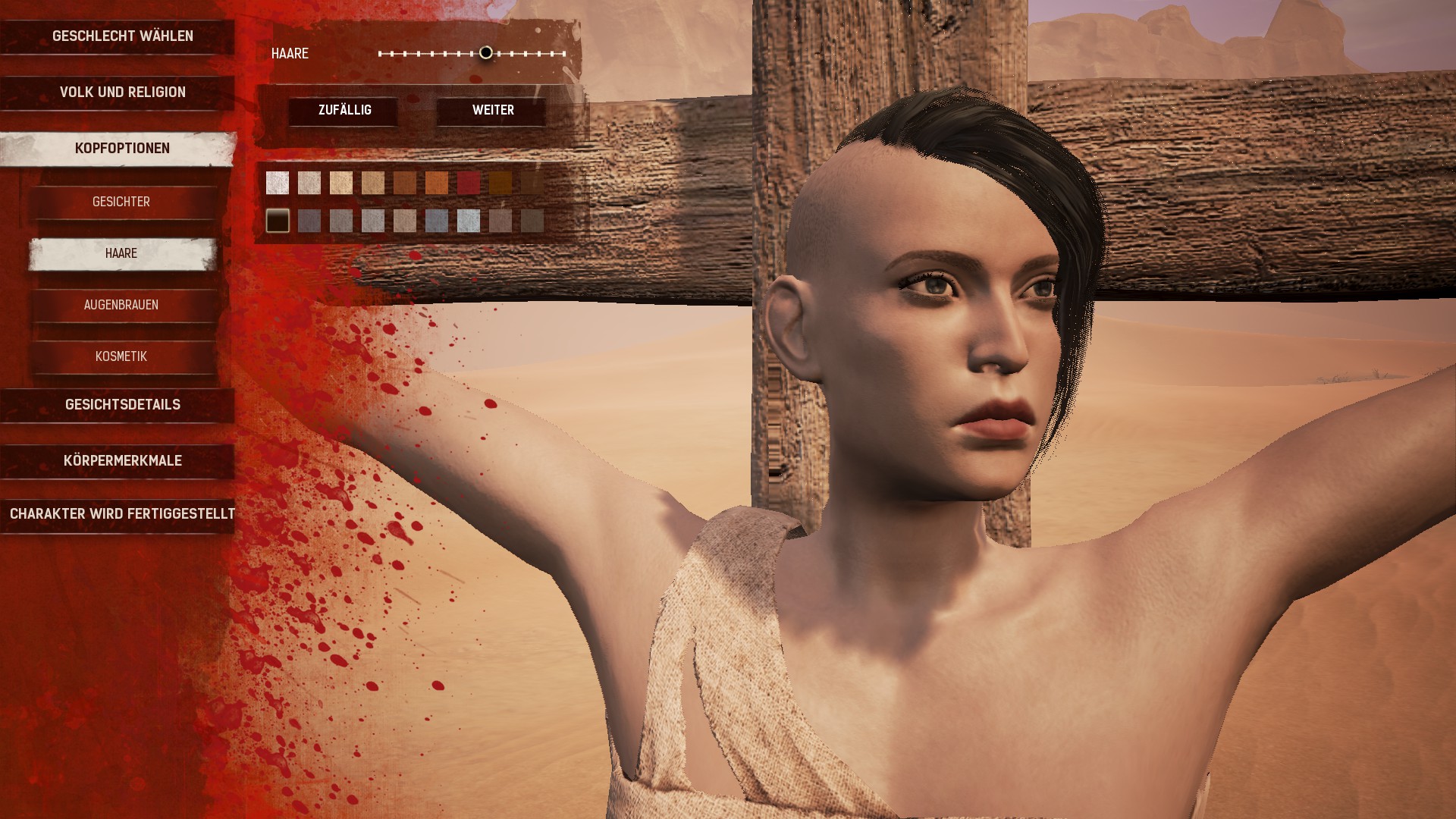Open the Augenbrauen options
Viewport: 1456px width, 819px height.
pos(121,305)
